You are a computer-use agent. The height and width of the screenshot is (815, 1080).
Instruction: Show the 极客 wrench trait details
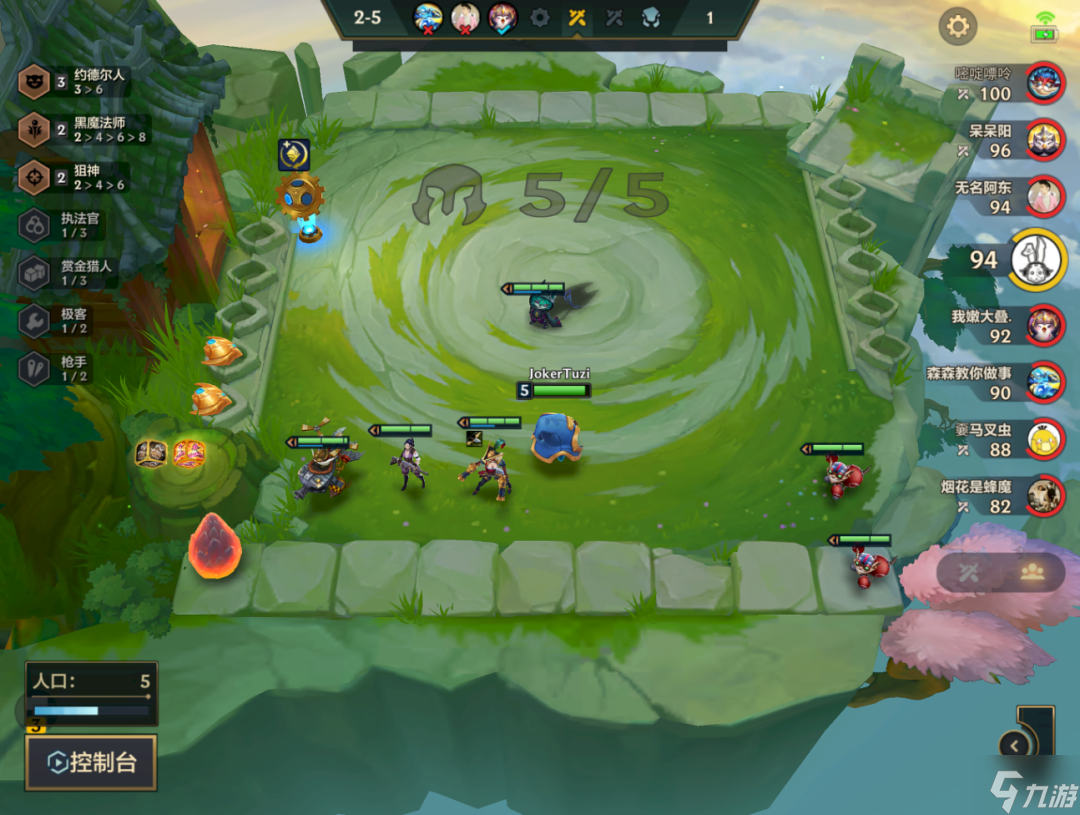pyautogui.click(x=34, y=321)
